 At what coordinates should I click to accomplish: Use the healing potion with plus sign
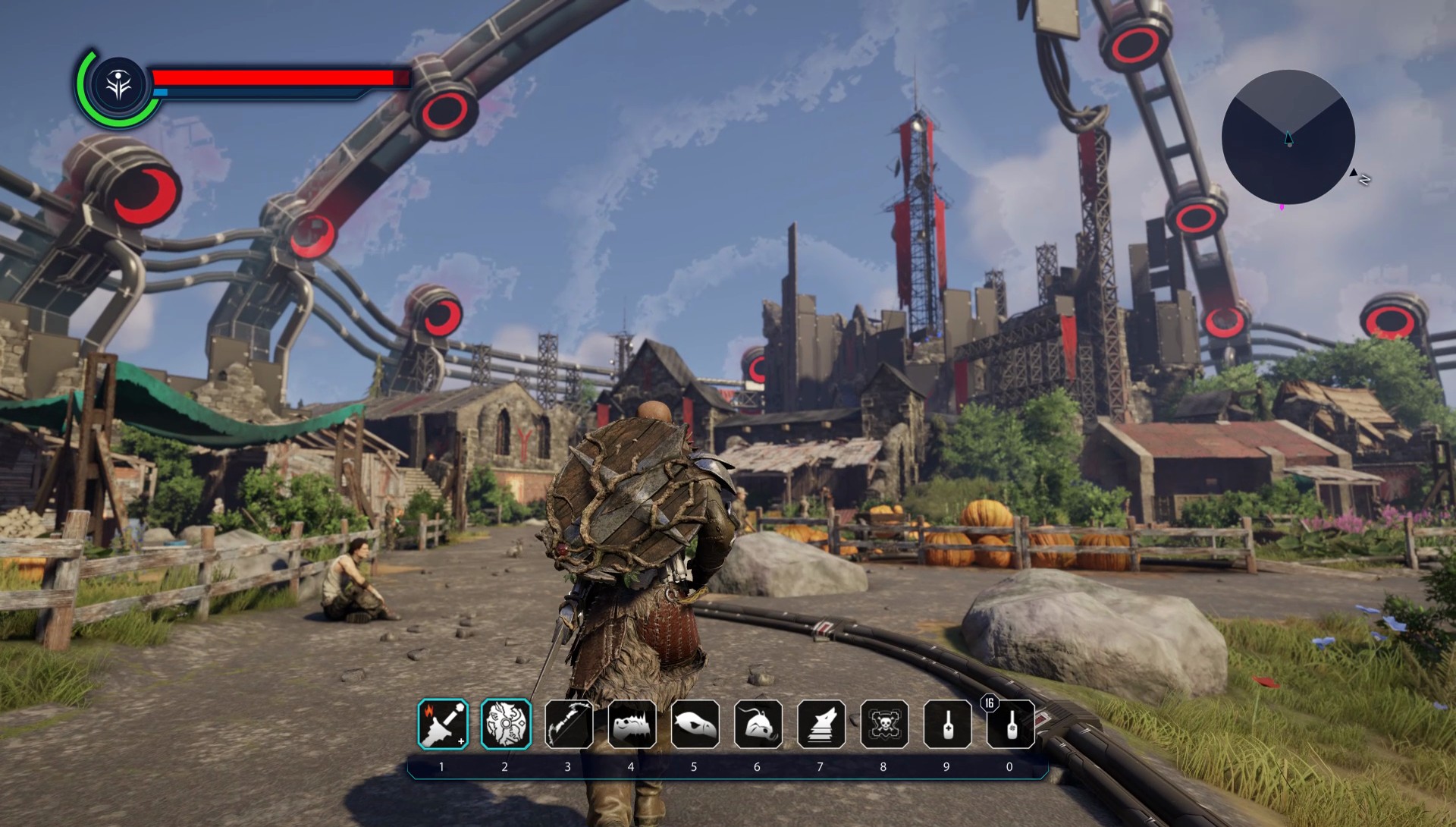947,724
